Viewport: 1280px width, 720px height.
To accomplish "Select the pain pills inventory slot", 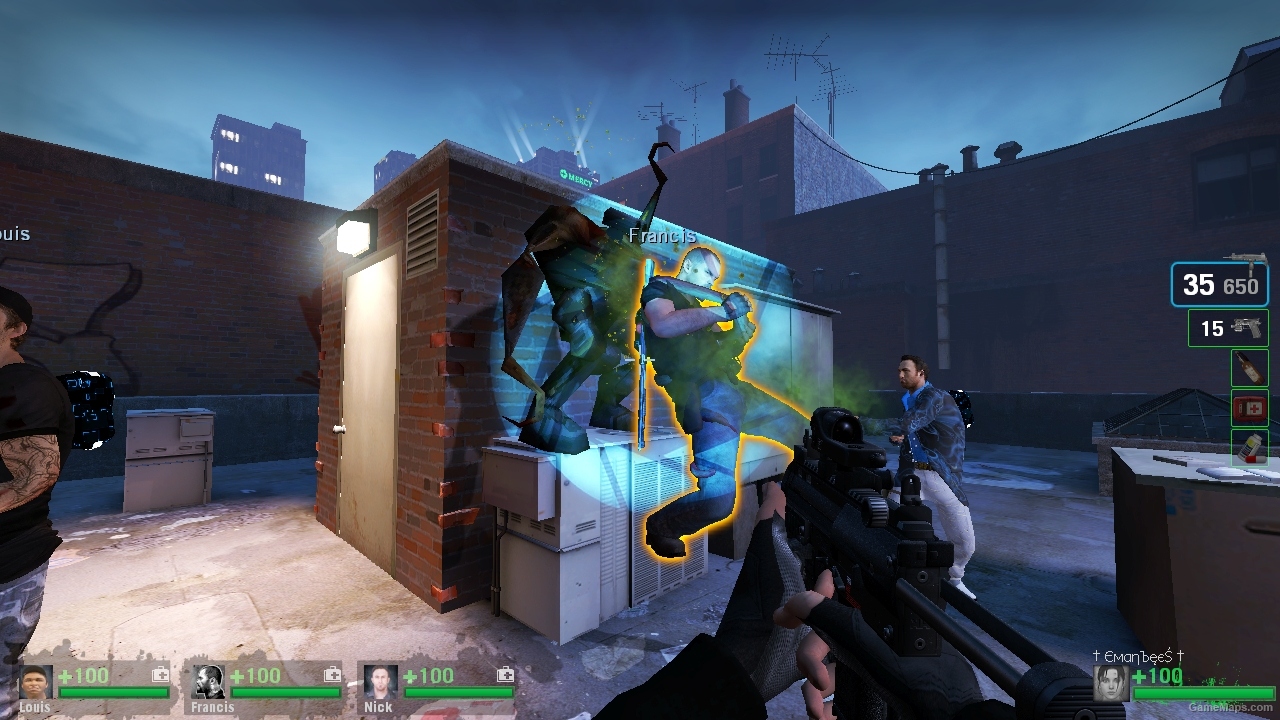I will (x=1248, y=448).
